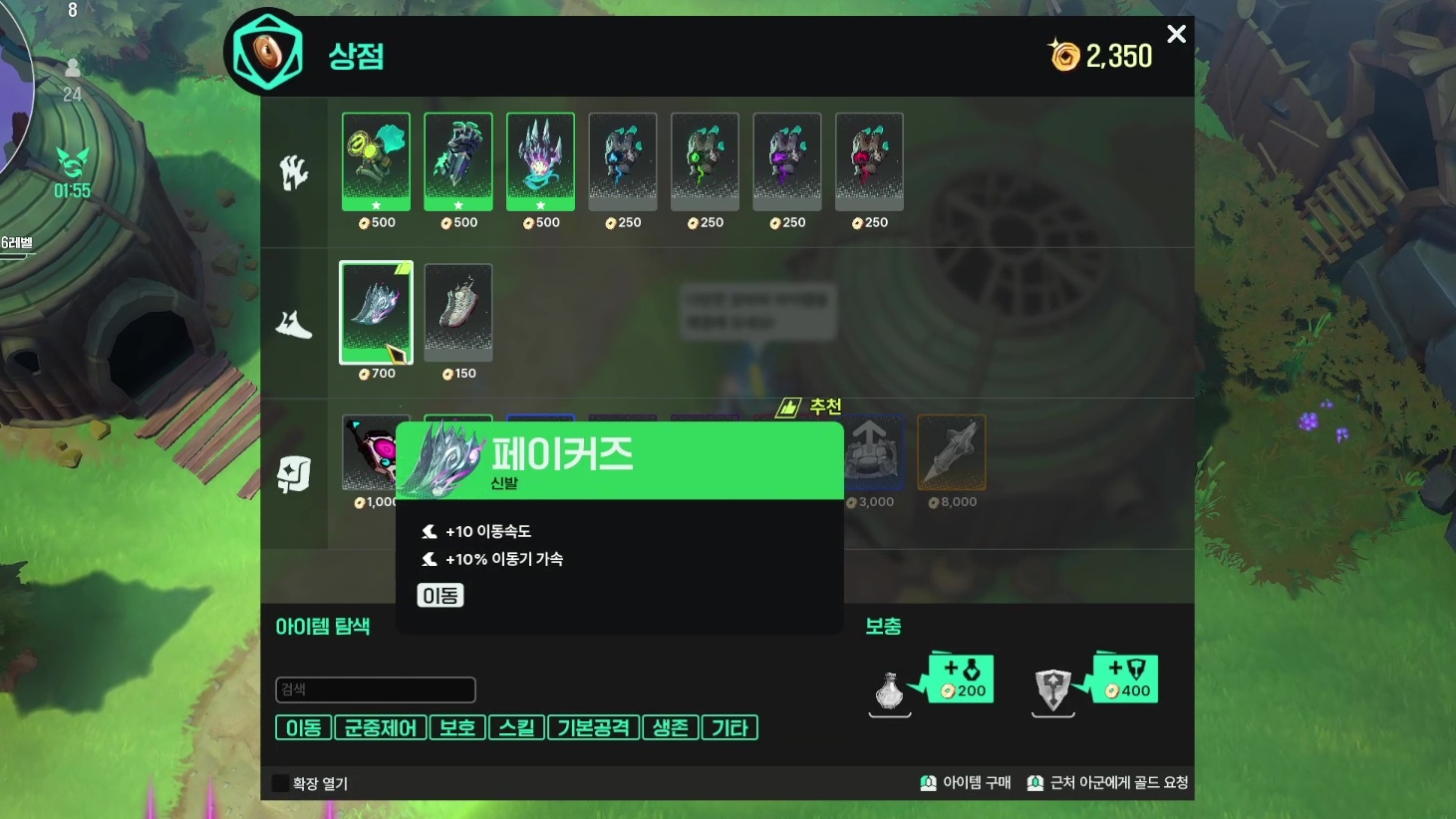This screenshot has width=1456, height=819.
Task: Apply the 보호 filter
Action: coord(457,728)
